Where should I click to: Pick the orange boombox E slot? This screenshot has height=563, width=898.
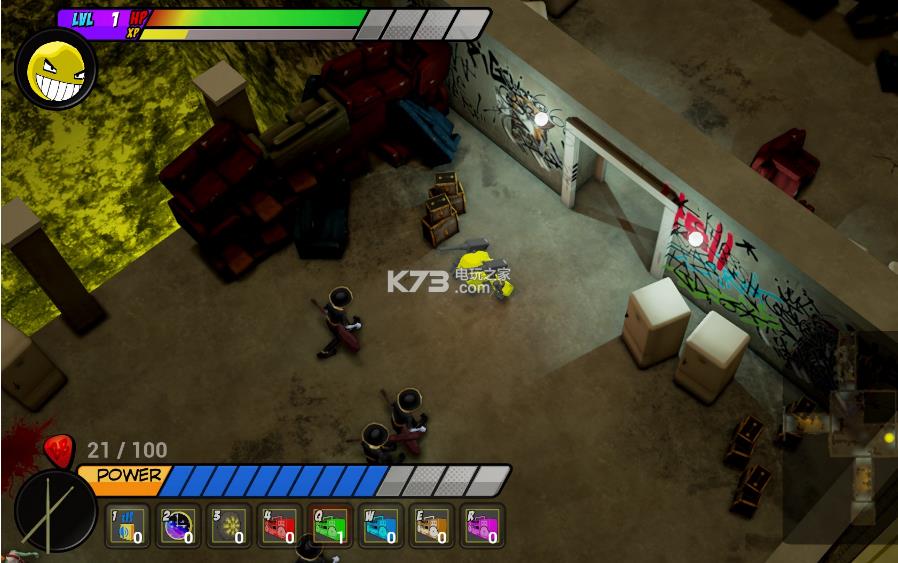(x=432, y=525)
